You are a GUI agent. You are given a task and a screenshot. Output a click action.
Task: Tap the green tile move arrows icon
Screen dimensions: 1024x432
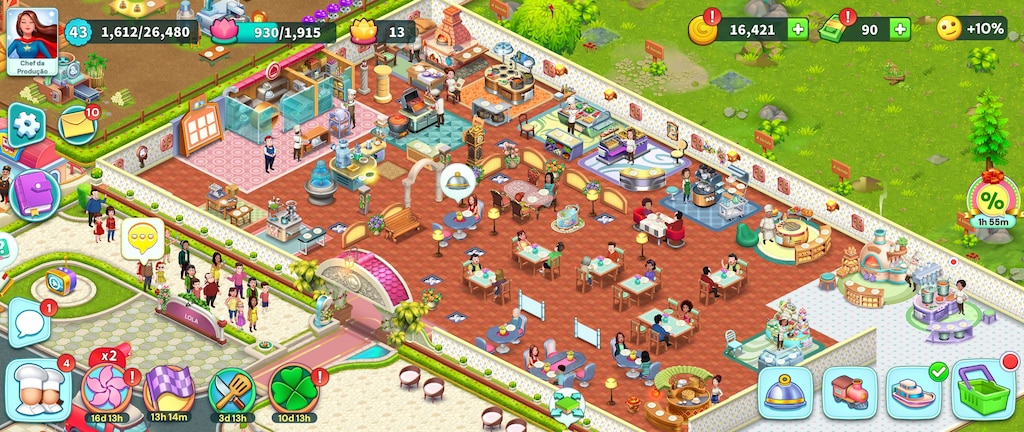coord(568,405)
